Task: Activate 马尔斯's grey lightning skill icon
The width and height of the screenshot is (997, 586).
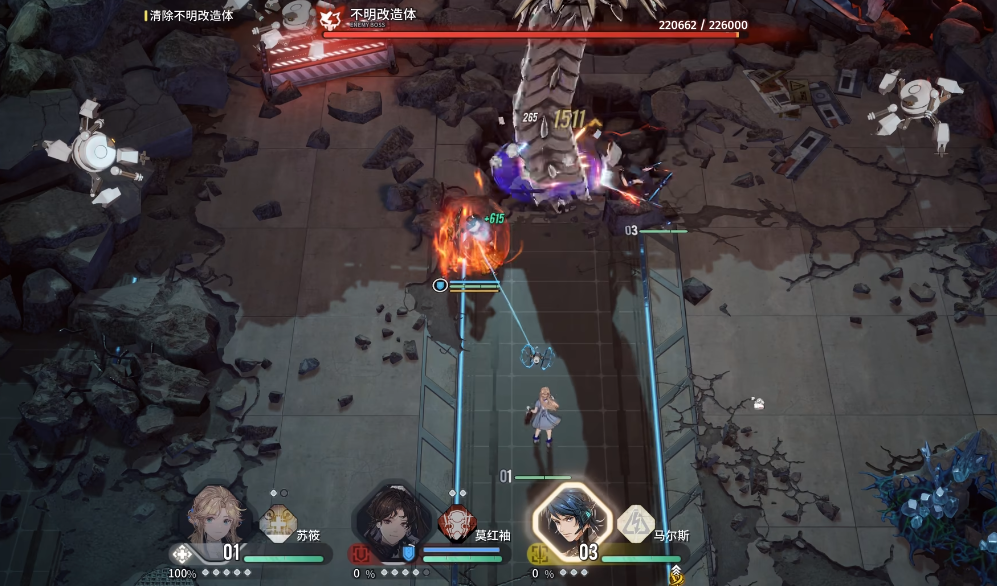Action: pos(635,522)
